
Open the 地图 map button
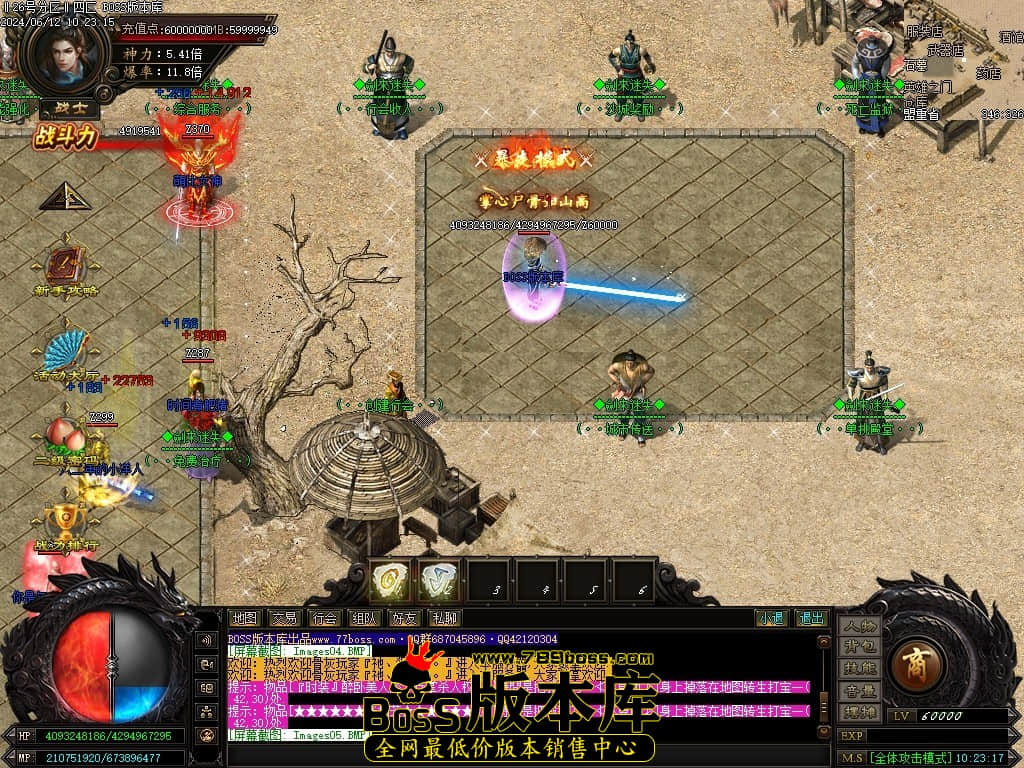243,618
